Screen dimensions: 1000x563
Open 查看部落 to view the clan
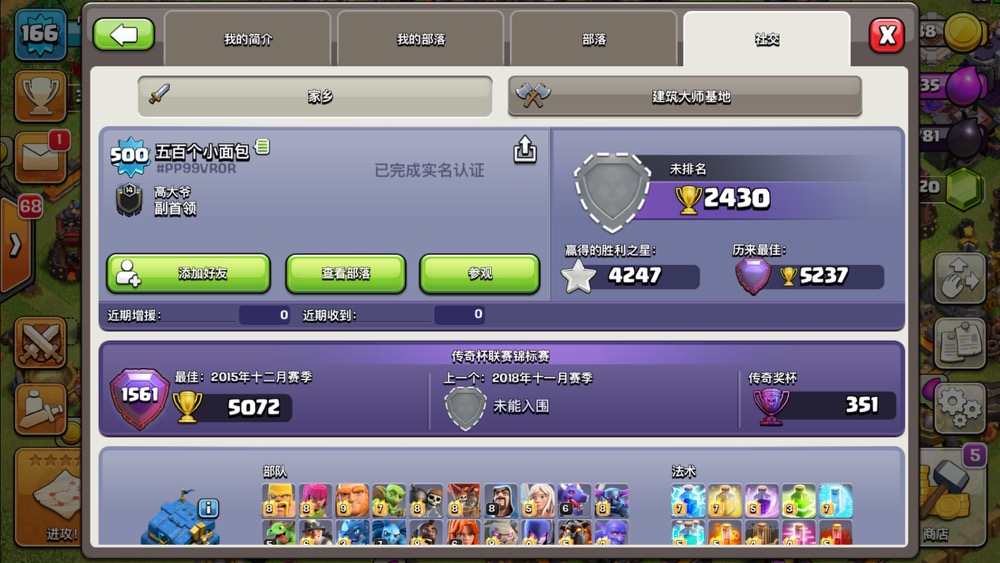tap(346, 273)
